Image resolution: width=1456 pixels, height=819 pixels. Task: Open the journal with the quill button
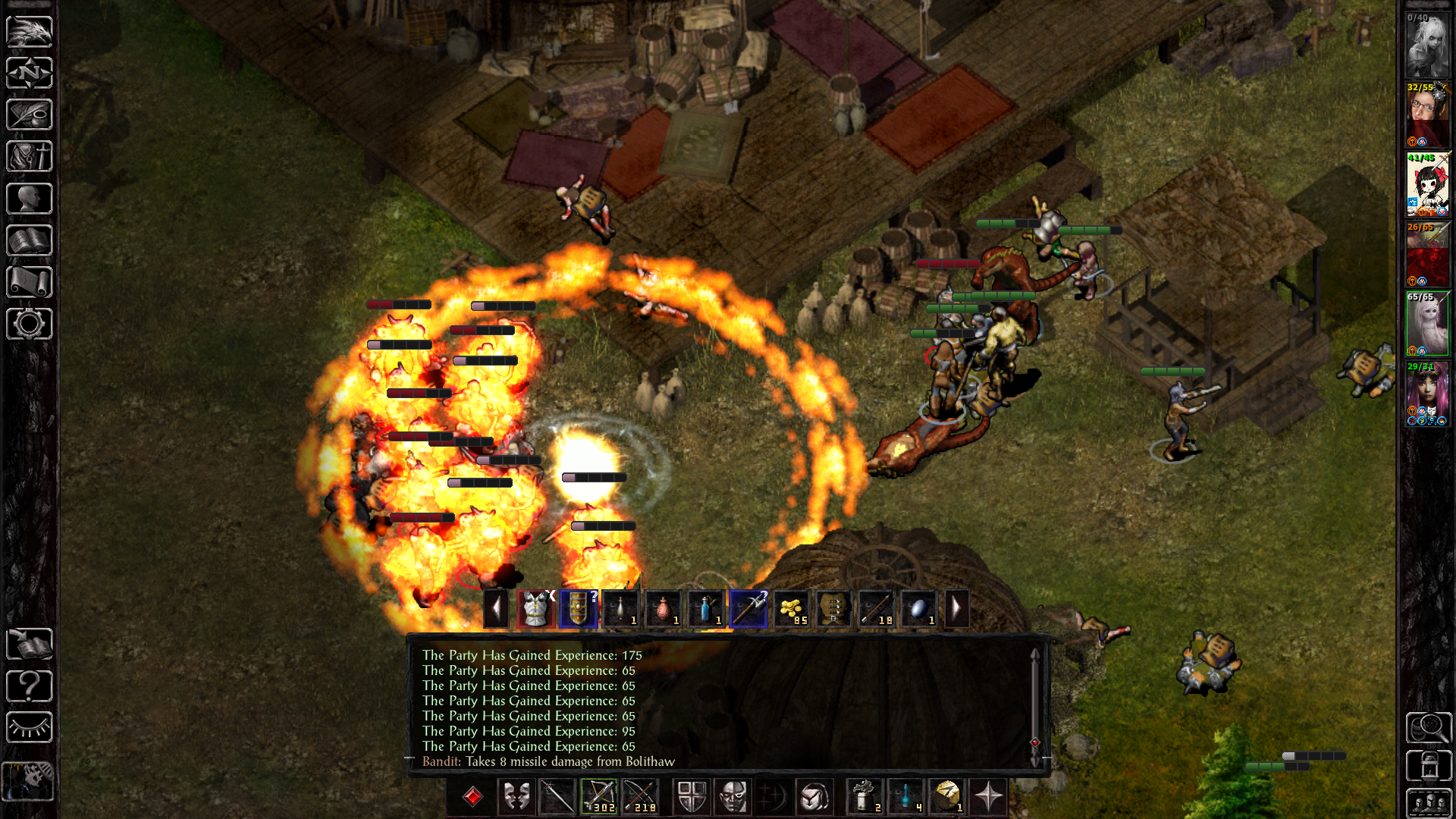point(30,115)
